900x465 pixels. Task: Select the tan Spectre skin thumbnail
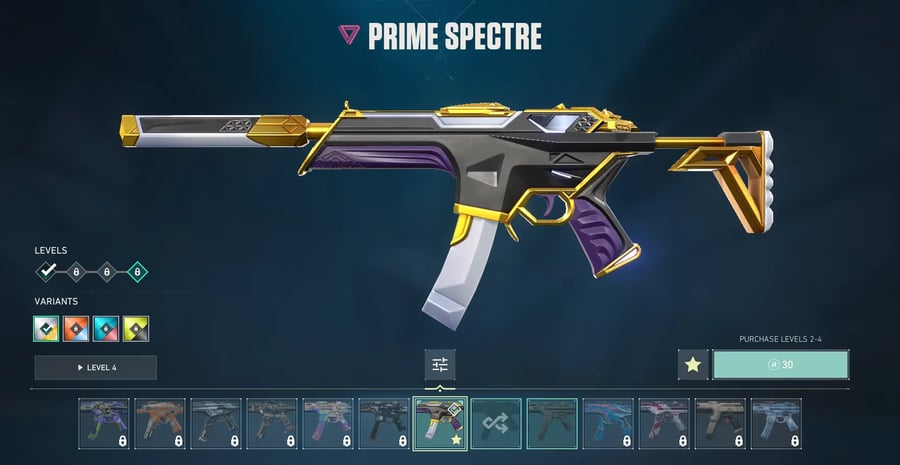[x=720, y=423]
